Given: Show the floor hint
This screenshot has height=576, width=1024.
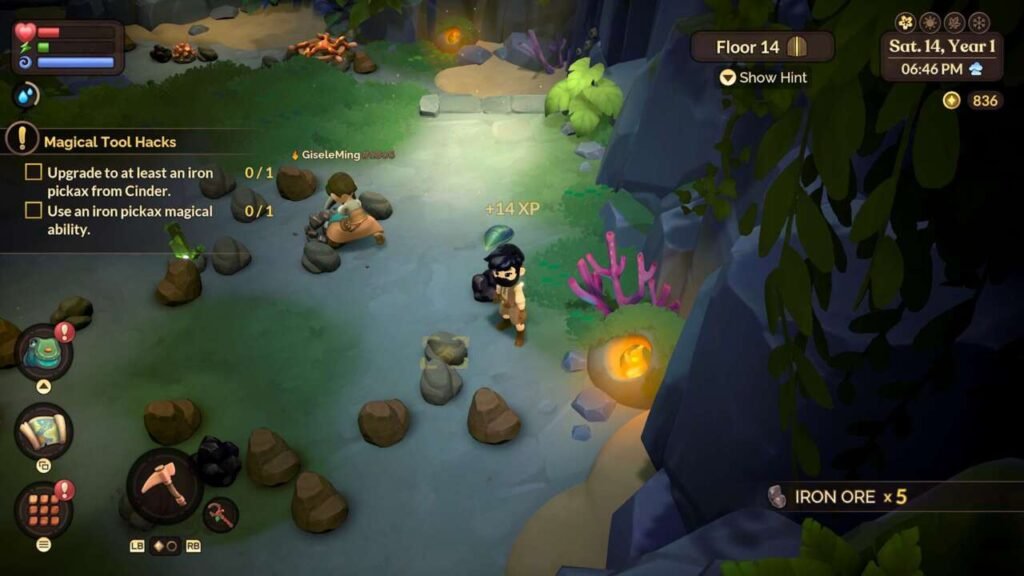Looking at the screenshot, I should coord(763,77).
